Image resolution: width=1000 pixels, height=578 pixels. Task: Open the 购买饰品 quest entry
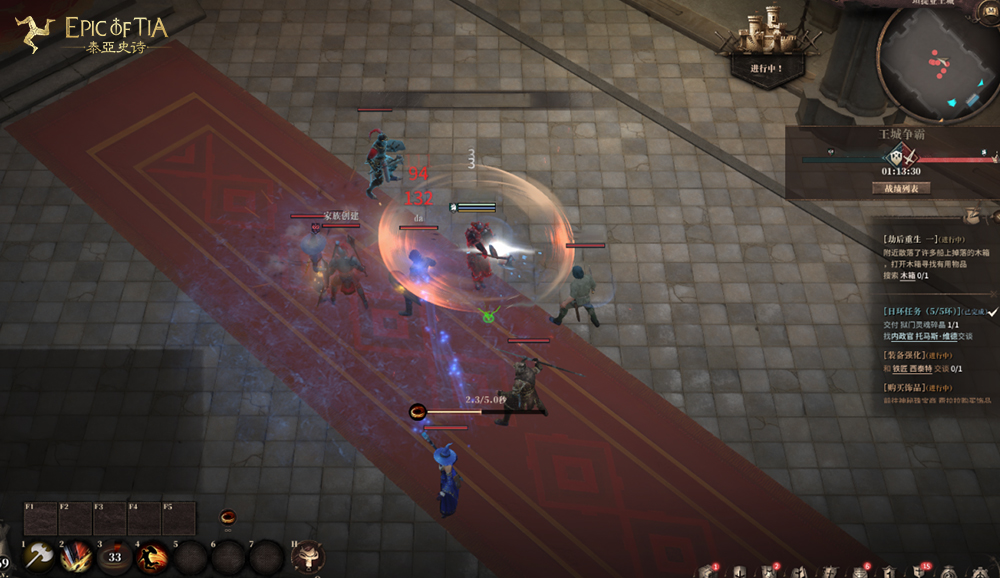point(904,387)
